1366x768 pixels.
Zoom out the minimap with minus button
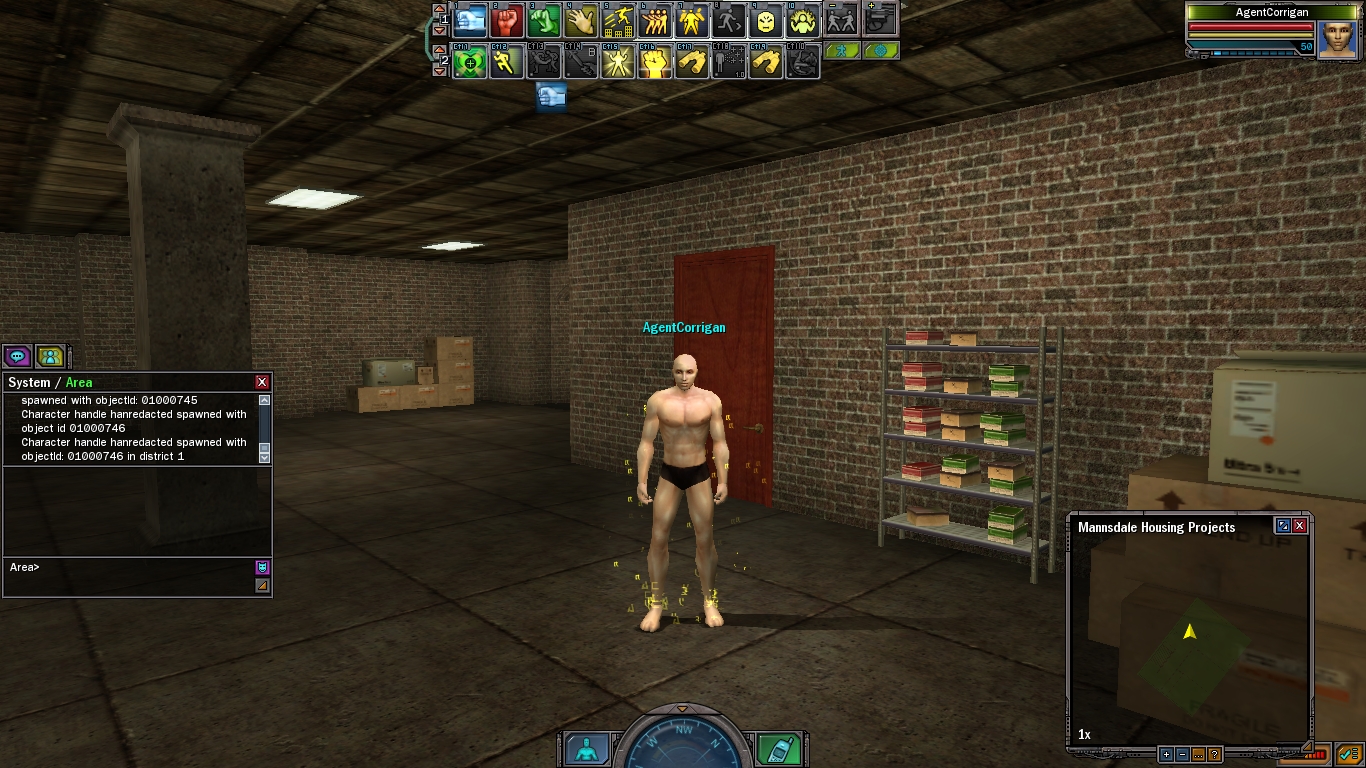point(1182,755)
